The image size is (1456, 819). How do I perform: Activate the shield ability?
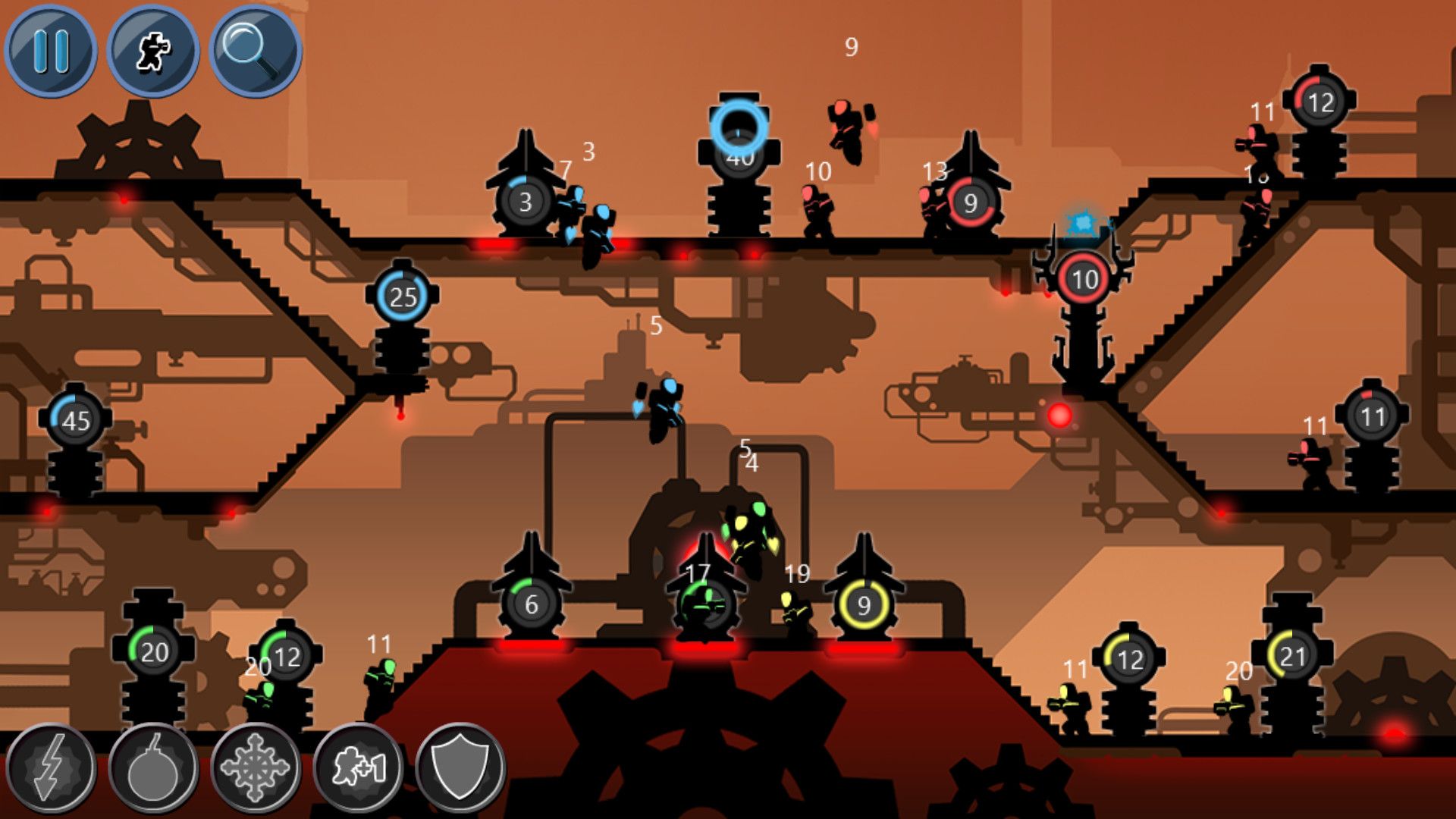pyautogui.click(x=461, y=766)
